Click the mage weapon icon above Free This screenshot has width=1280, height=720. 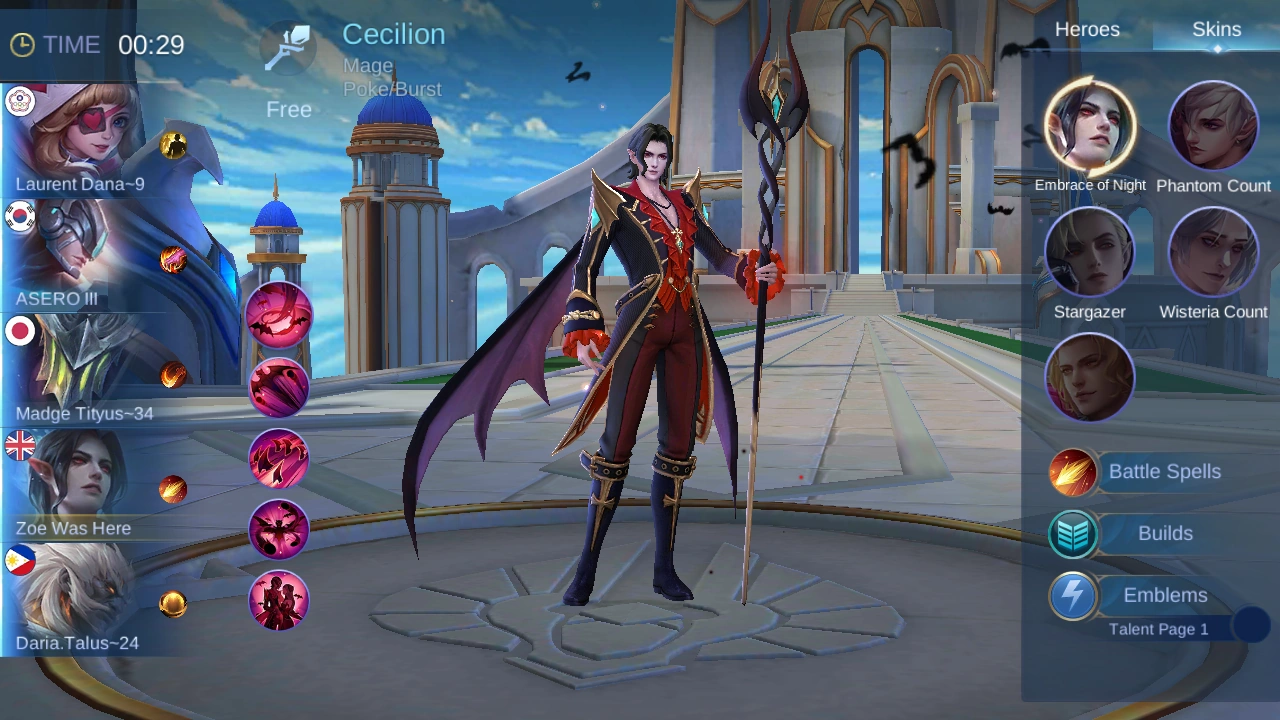point(289,45)
